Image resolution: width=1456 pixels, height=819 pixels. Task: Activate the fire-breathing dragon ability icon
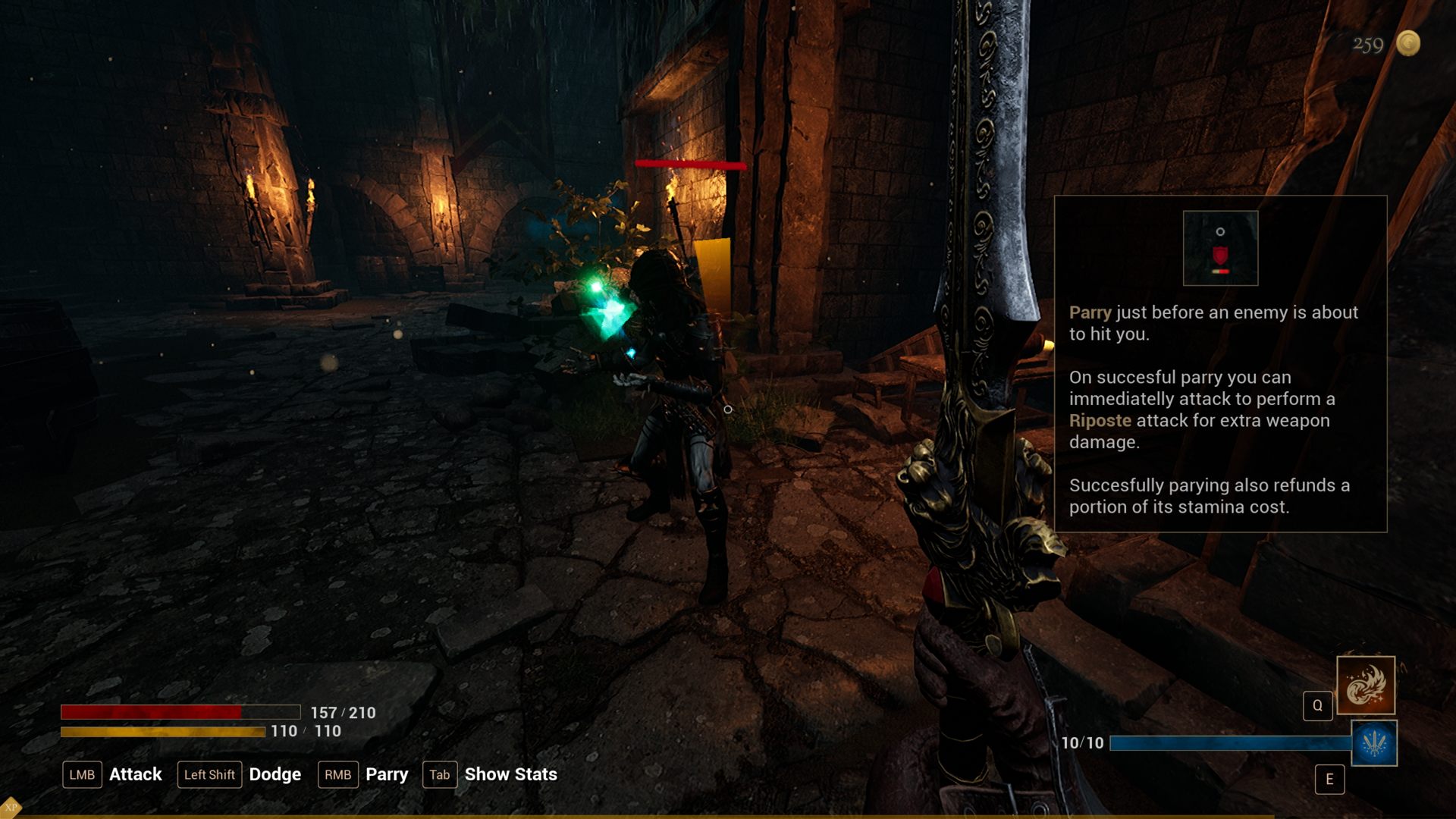coord(1366,686)
